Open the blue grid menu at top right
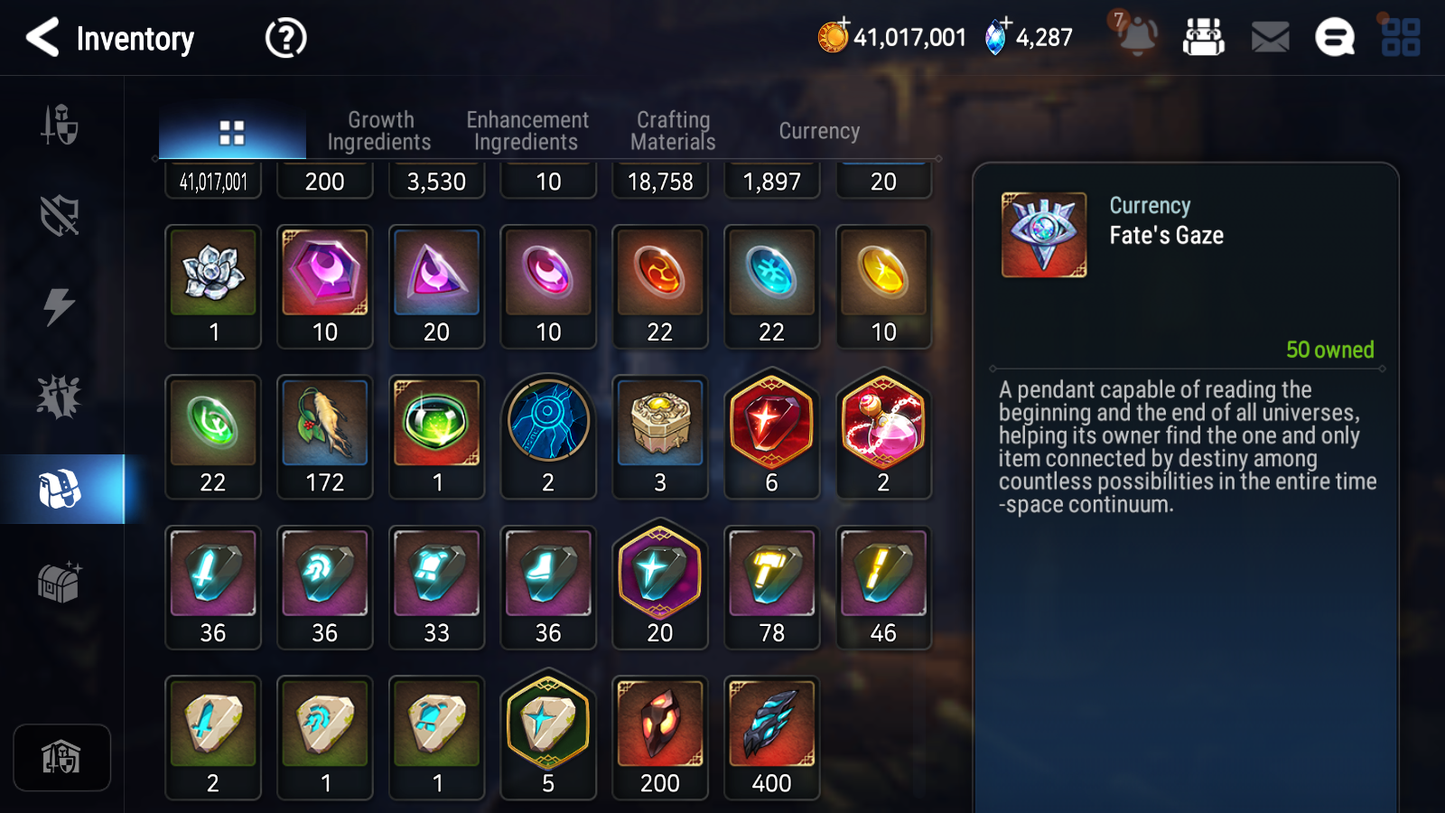This screenshot has width=1445, height=813. pos(1400,36)
